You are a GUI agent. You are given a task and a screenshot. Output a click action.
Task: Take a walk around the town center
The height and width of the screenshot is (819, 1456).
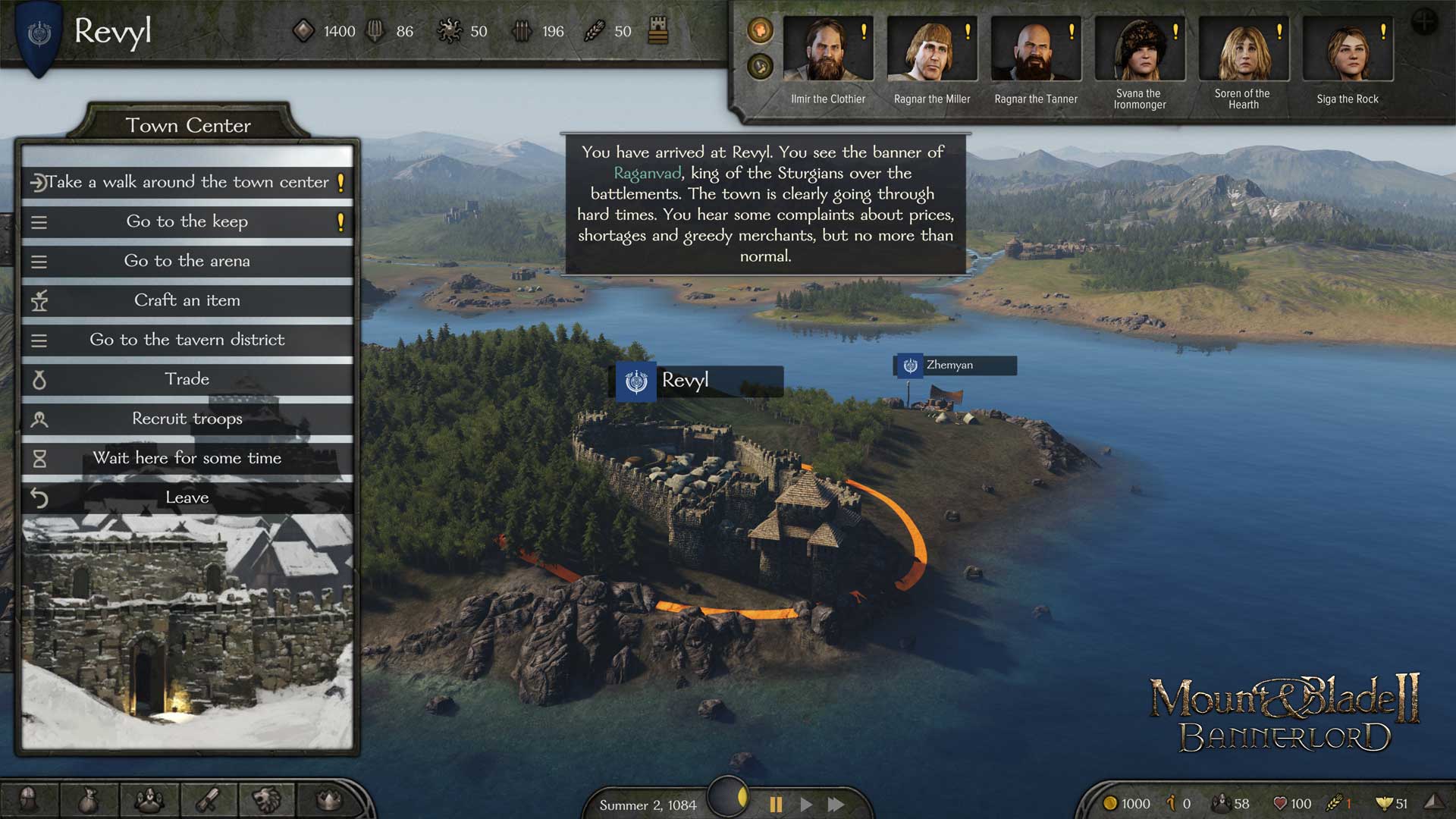point(187,182)
